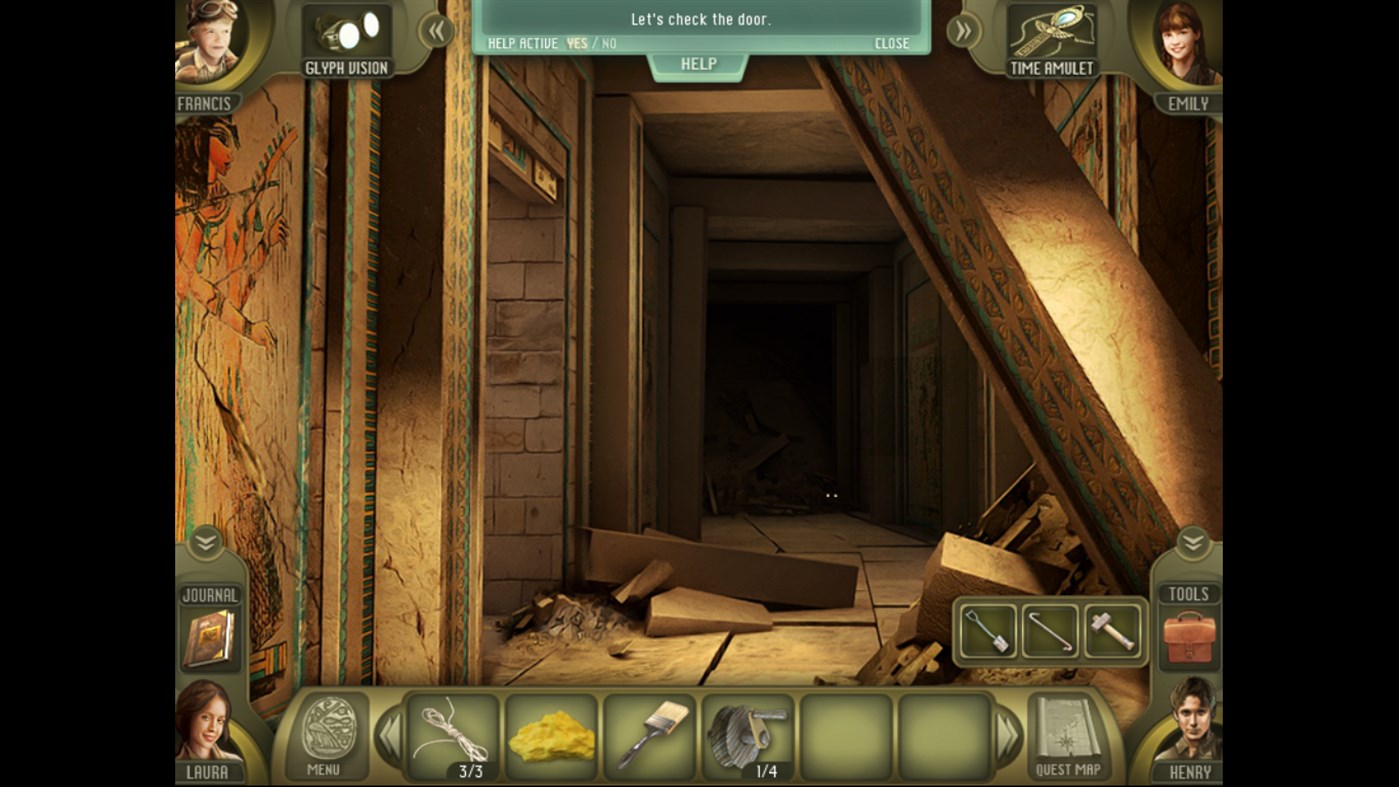Close the help message bar
This screenshot has height=787, width=1399.
[x=892, y=43]
